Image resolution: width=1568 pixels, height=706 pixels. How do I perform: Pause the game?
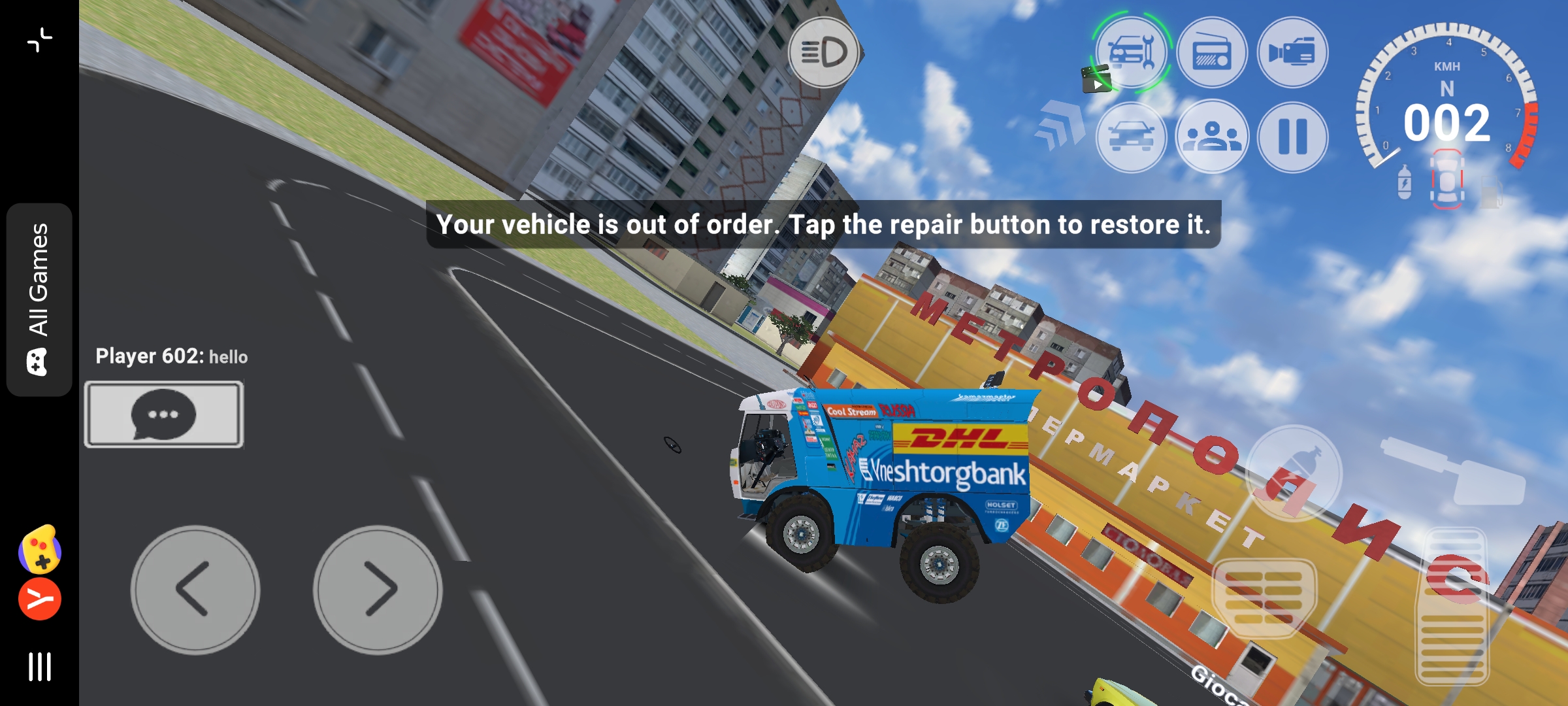click(1292, 137)
